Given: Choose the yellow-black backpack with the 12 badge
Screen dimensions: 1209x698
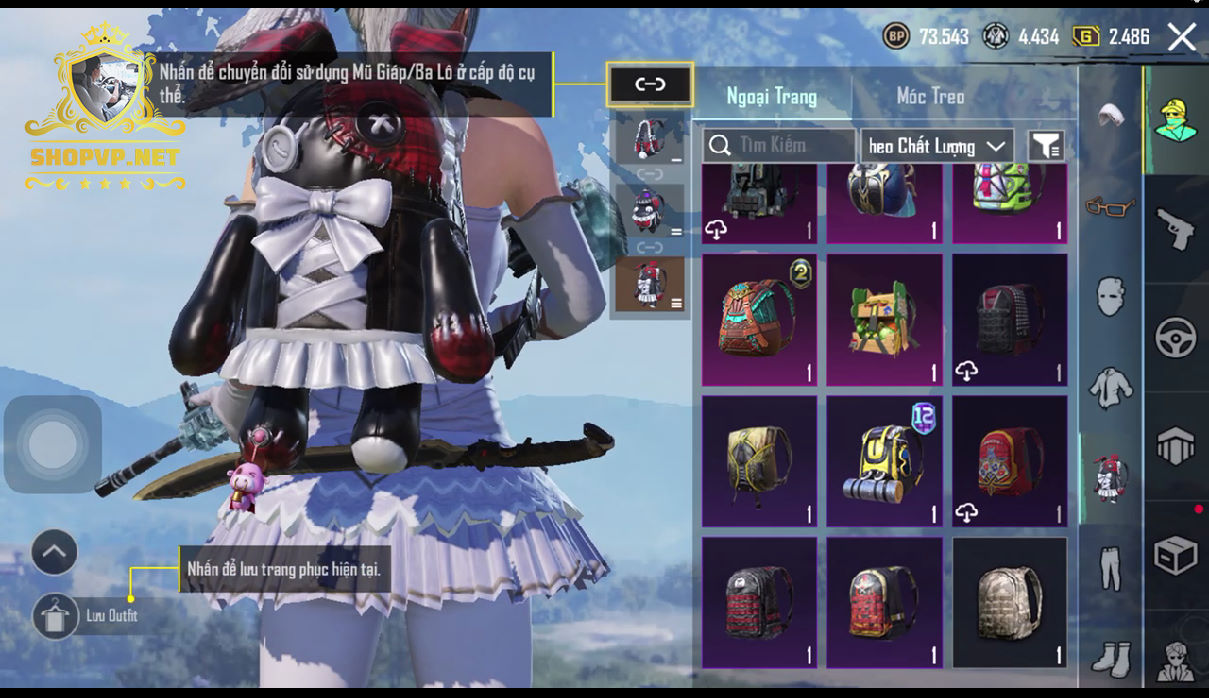Looking at the screenshot, I should coord(884,461).
